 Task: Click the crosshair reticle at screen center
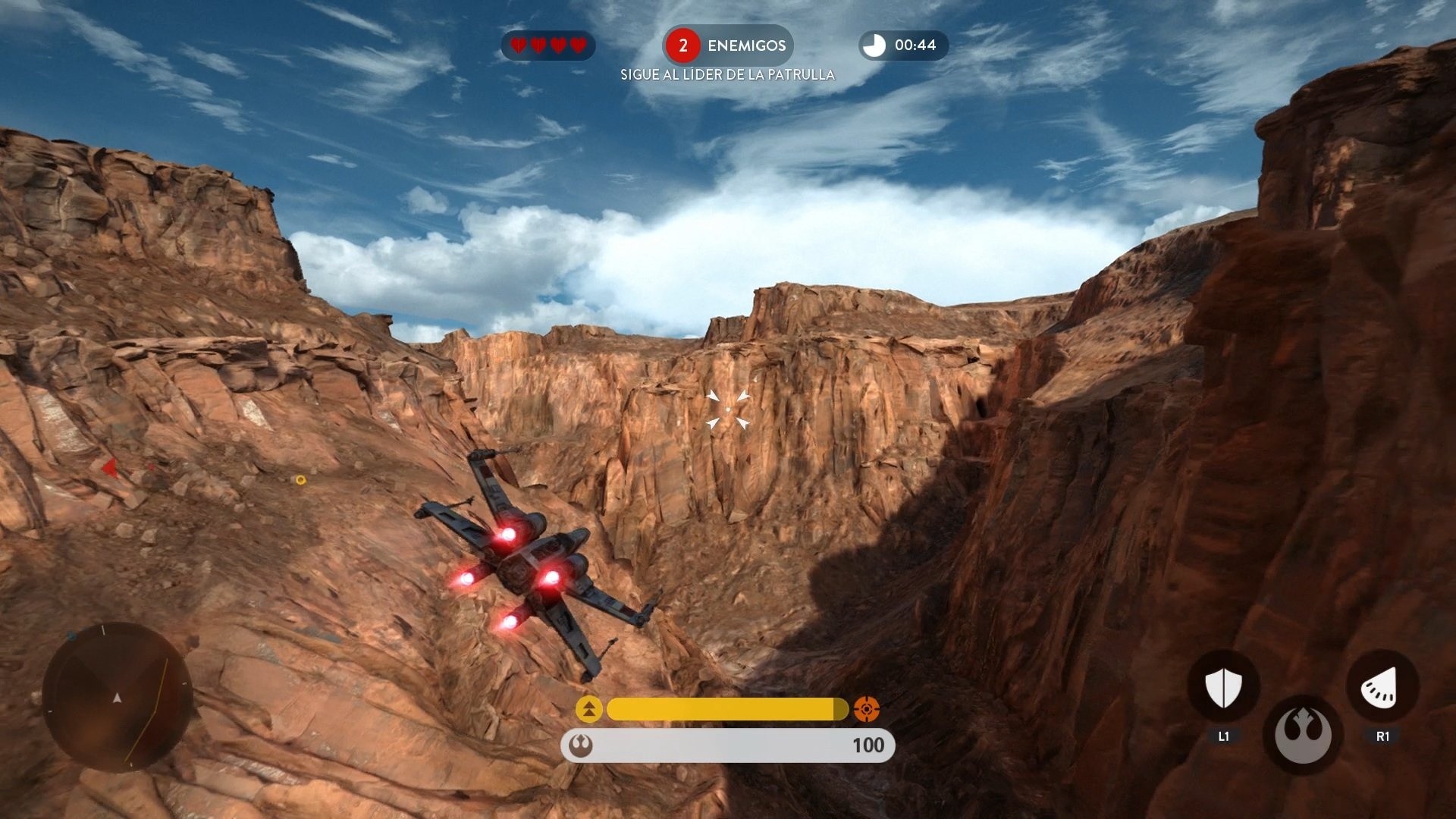(x=729, y=409)
